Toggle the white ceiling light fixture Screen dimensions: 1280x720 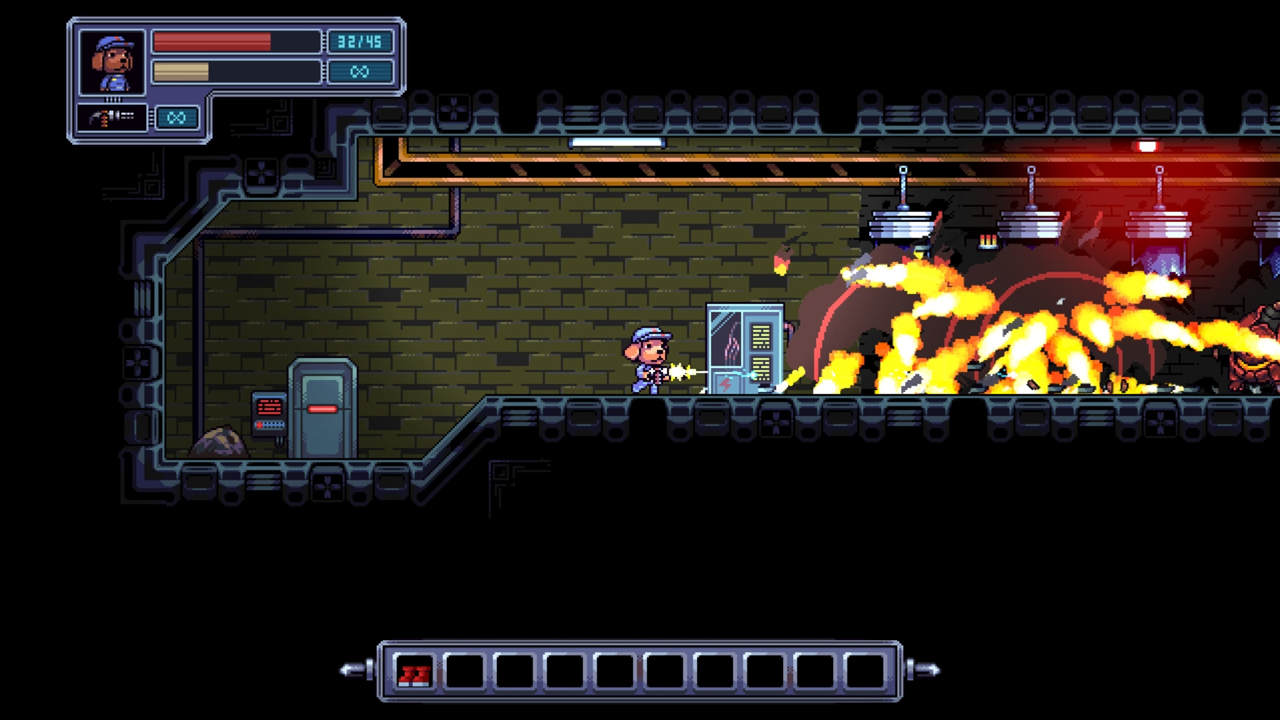tap(615, 143)
